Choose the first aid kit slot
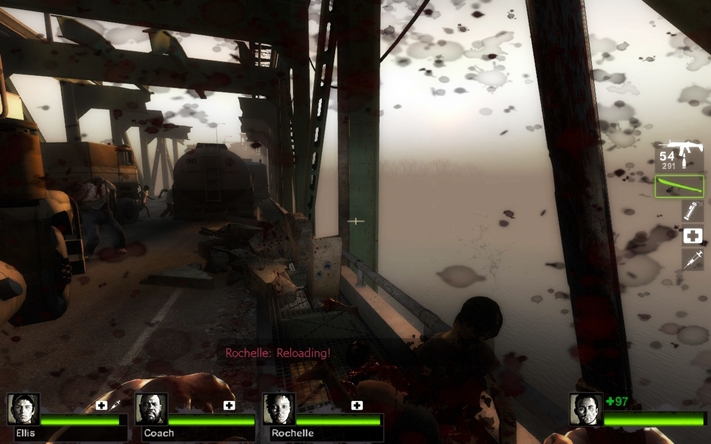Image resolution: width=711 pixels, height=444 pixels. pyautogui.click(x=692, y=236)
